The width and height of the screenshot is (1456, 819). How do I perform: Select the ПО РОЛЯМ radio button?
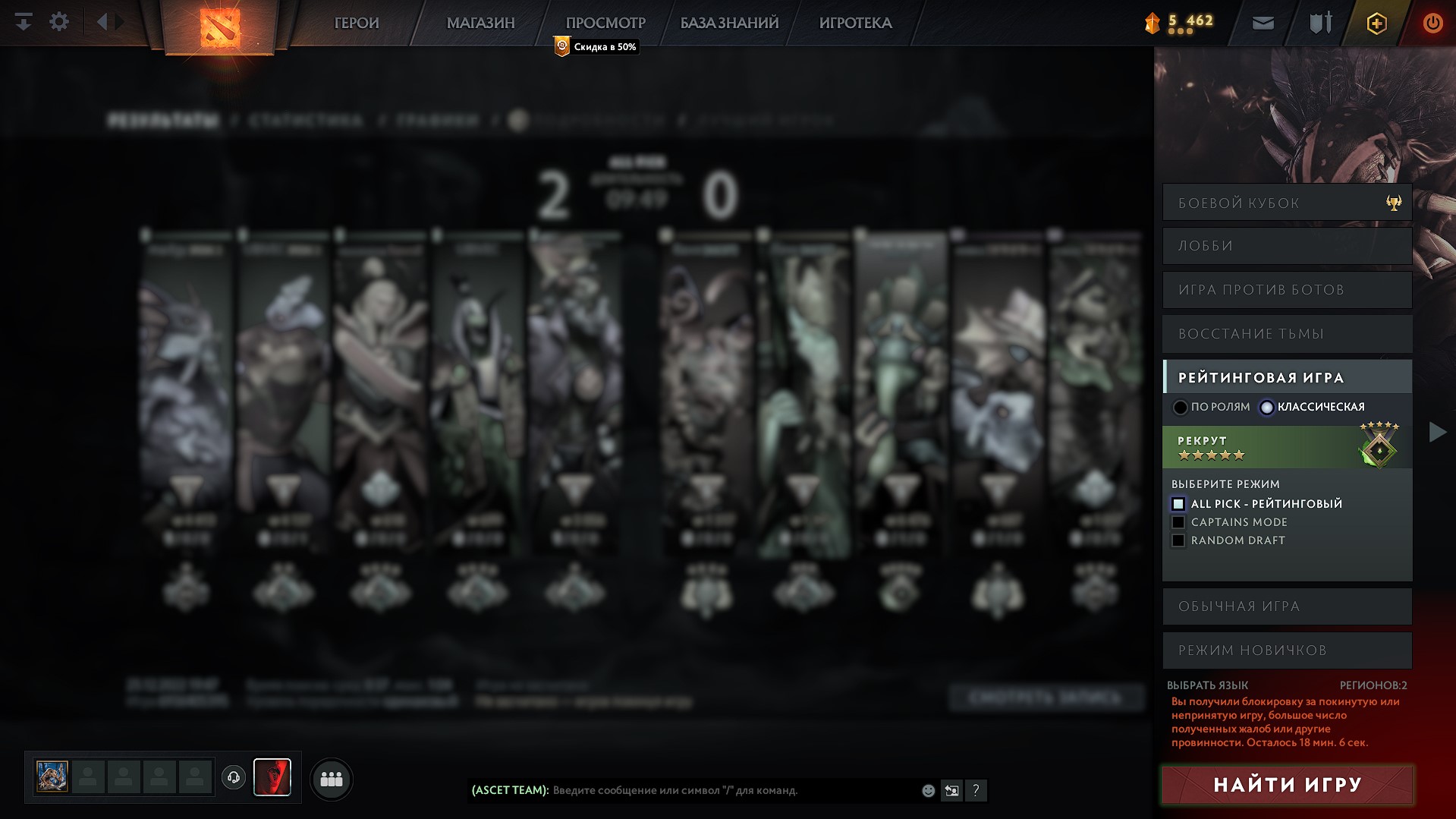pos(1181,407)
